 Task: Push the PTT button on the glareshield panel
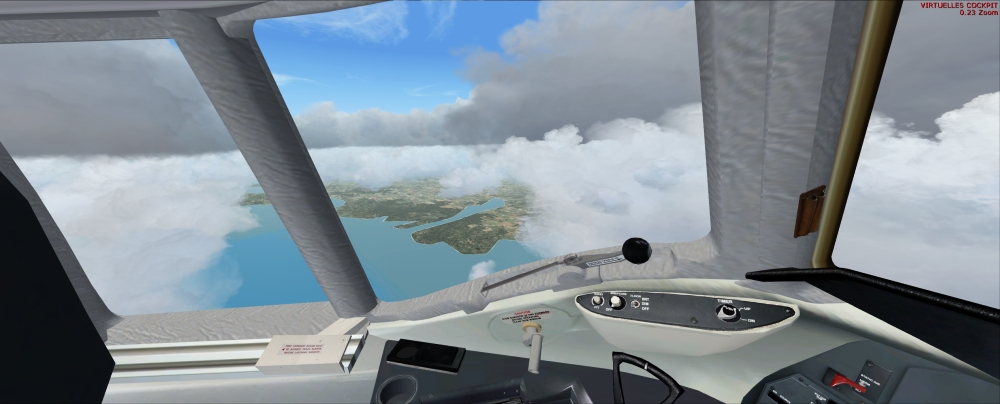pyautogui.click(x=597, y=300)
